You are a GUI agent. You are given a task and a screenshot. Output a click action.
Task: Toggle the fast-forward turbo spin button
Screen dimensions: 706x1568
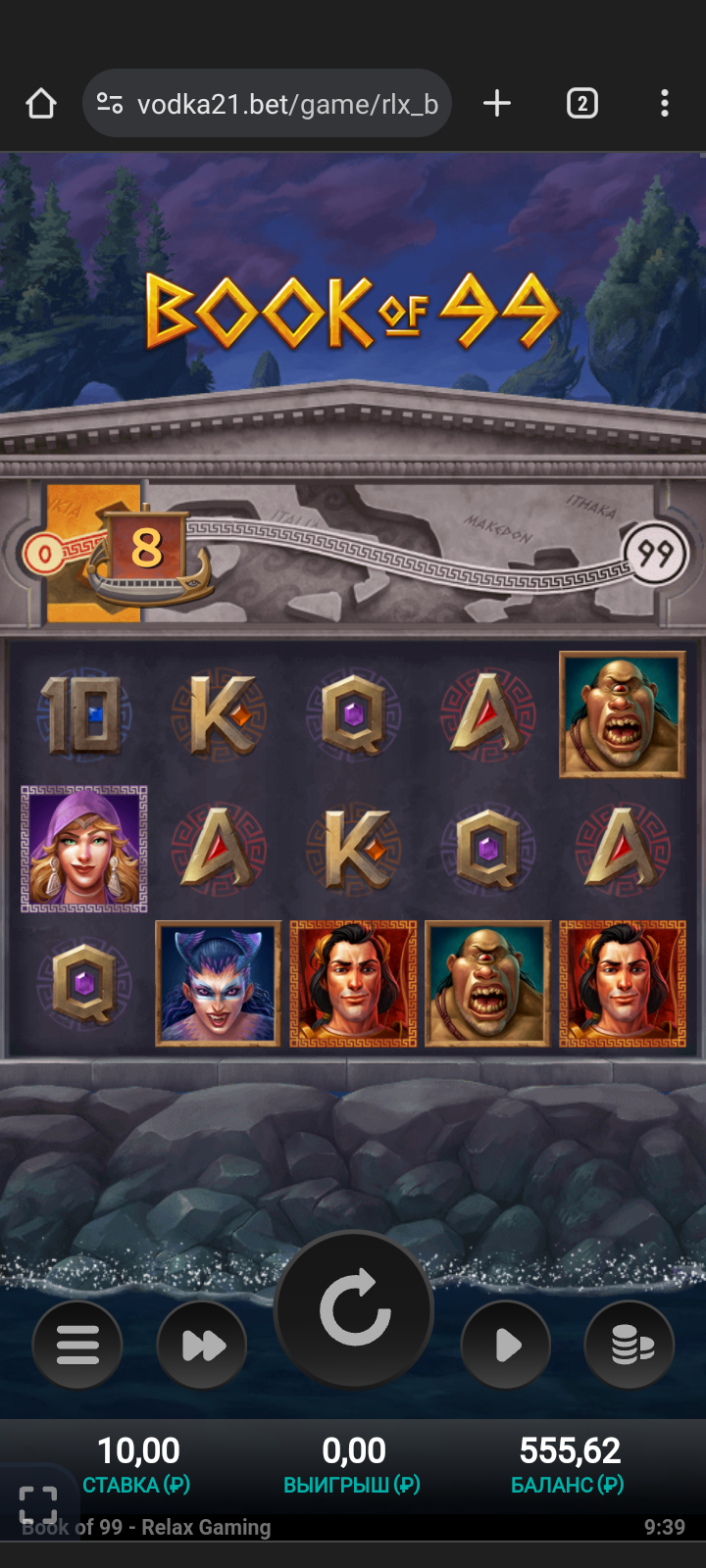click(x=202, y=1345)
